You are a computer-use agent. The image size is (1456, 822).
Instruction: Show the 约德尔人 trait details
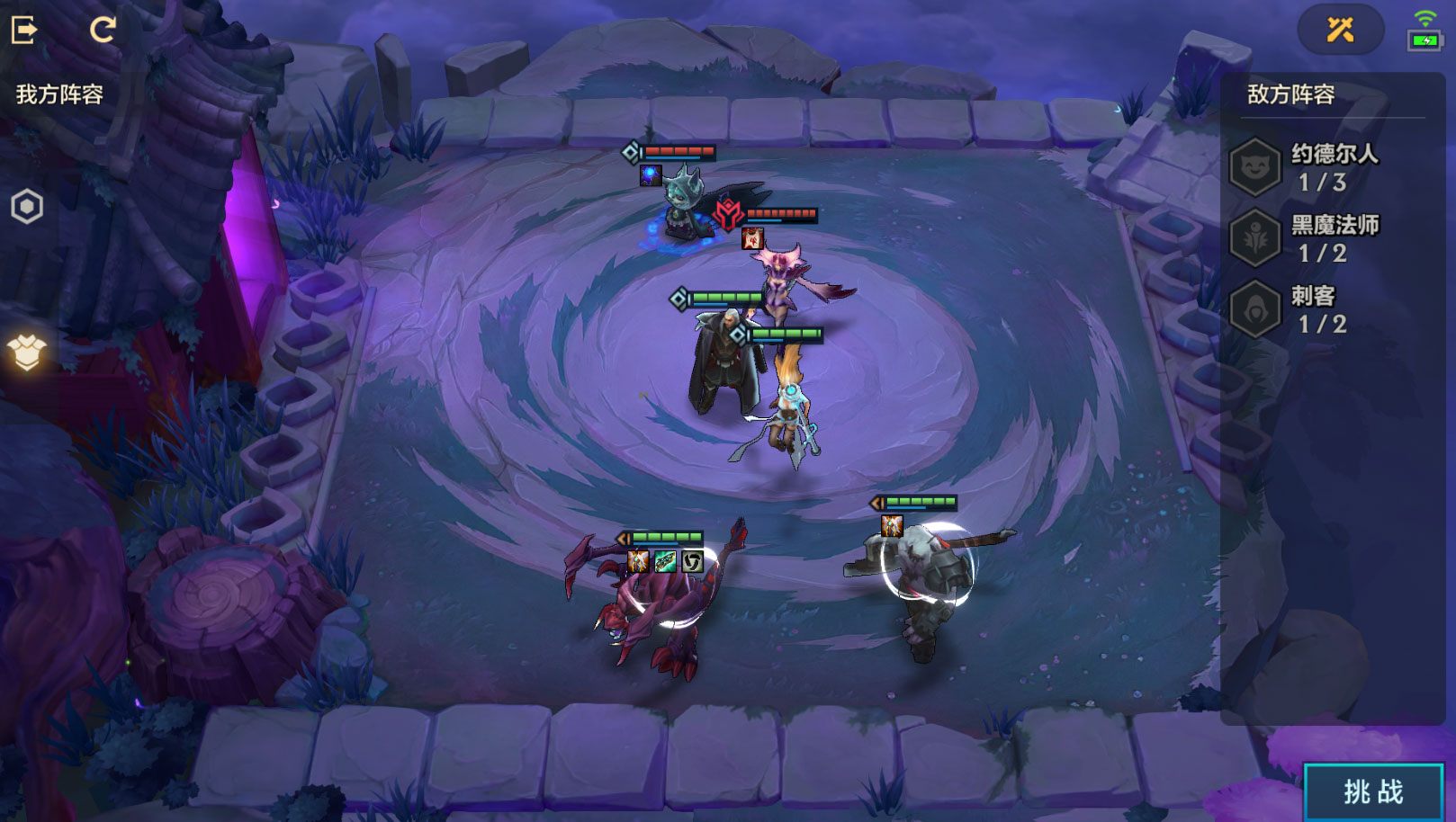1254,167
